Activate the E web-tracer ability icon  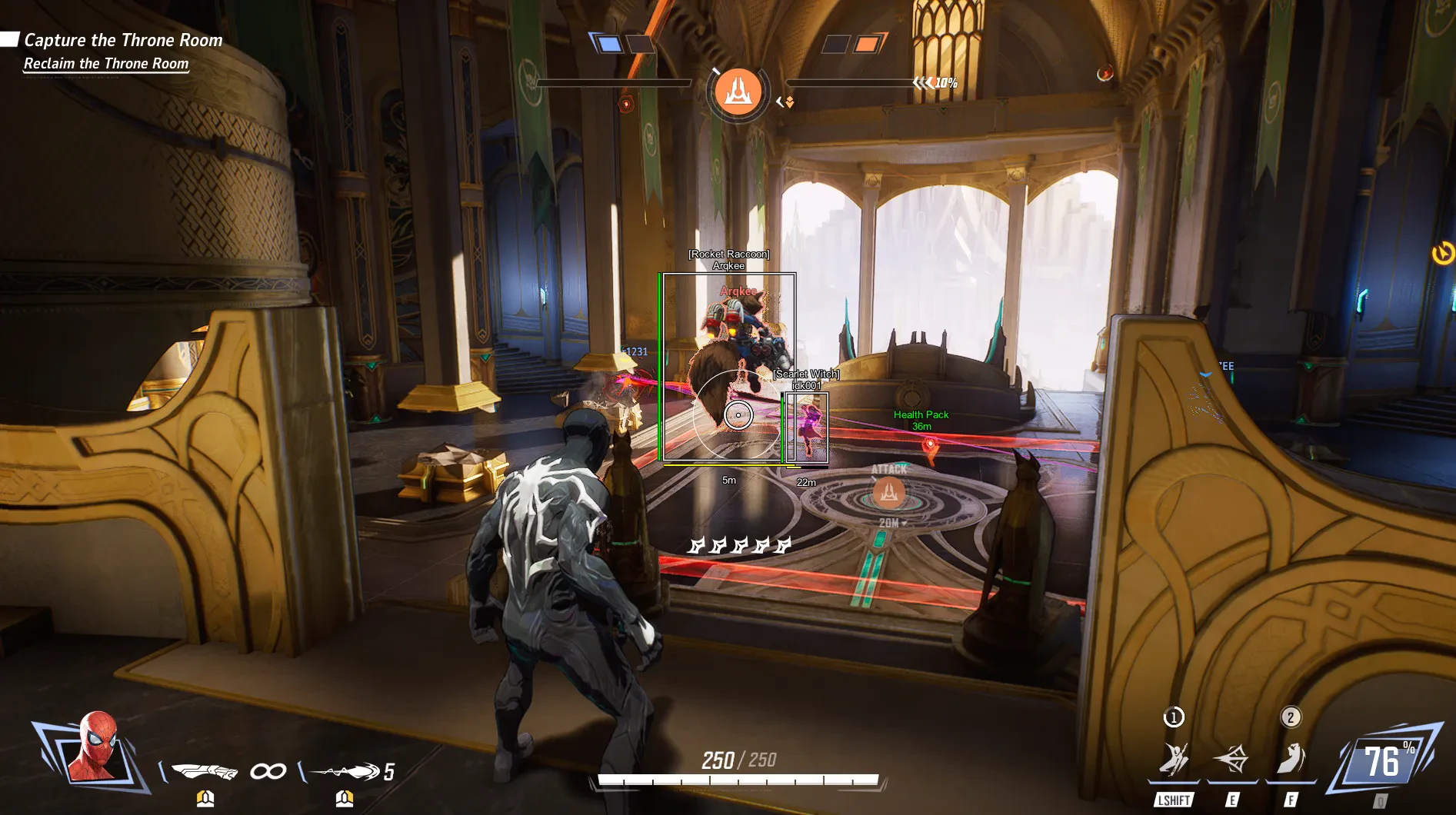pos(1231,760)
